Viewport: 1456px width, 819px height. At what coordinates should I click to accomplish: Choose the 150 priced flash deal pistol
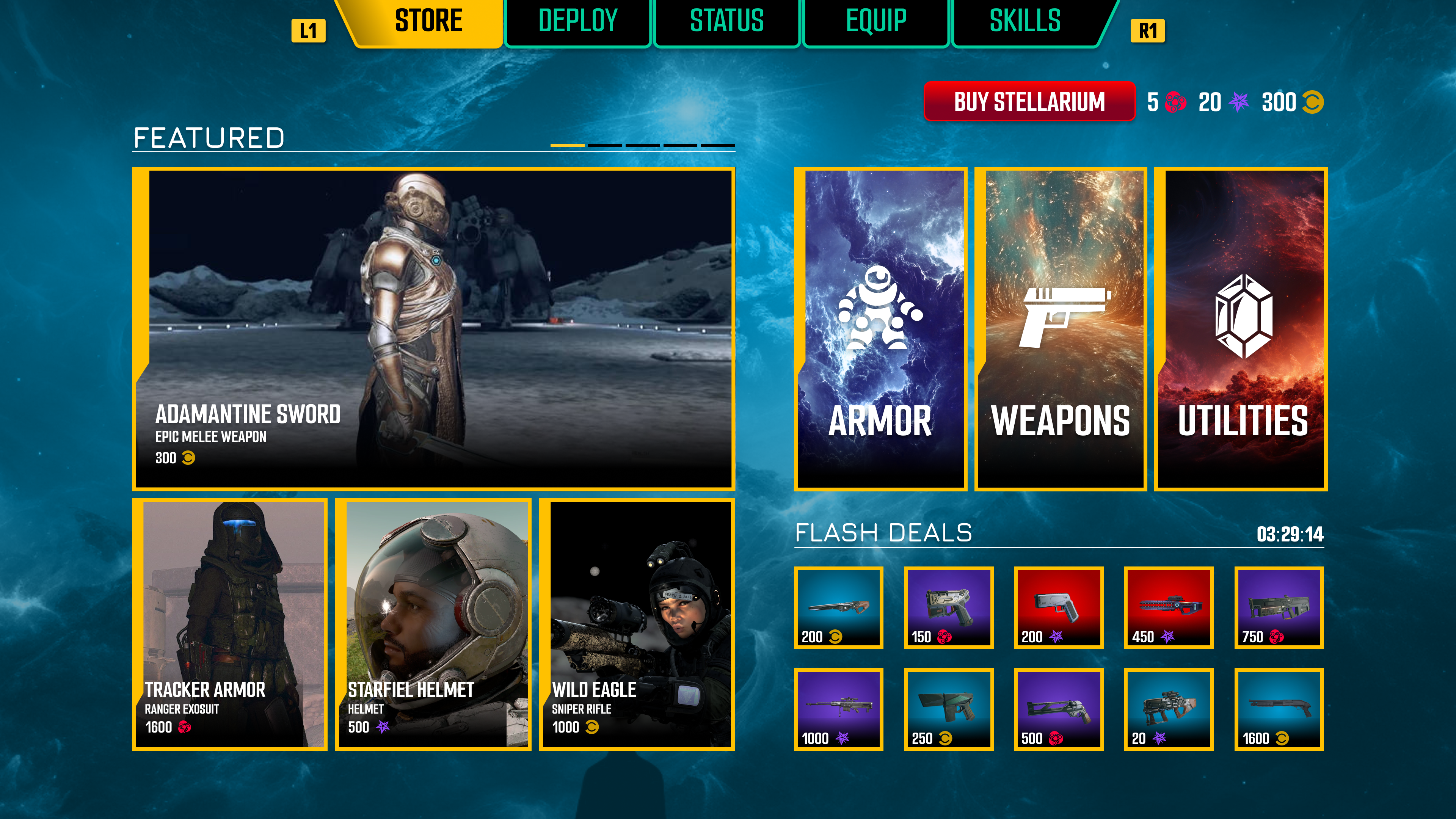click(x=948, y=607)
